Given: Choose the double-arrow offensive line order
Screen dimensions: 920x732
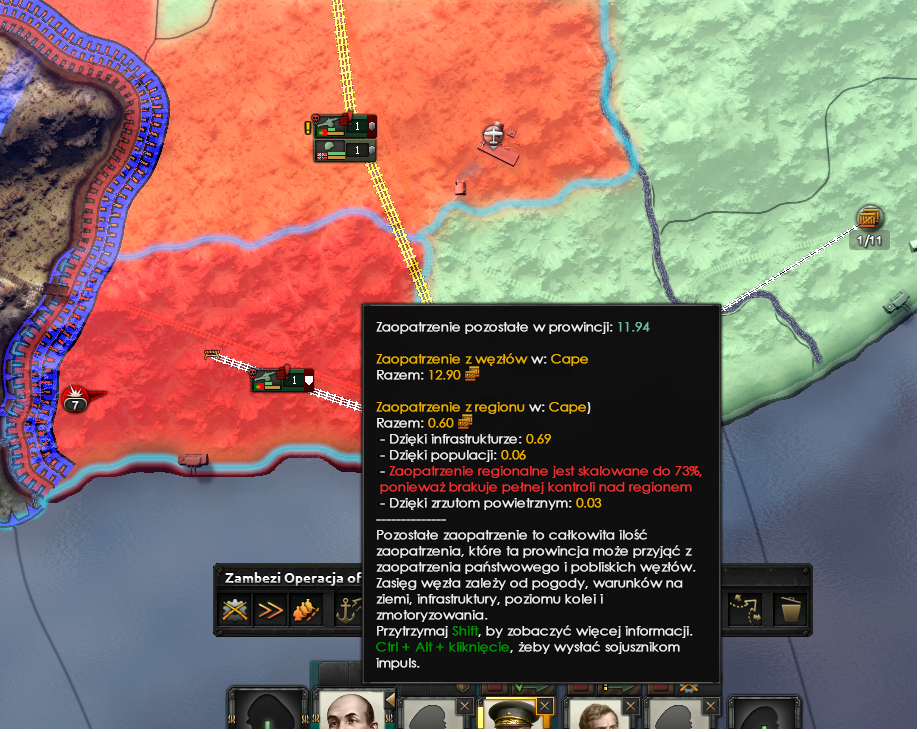Looking at the screenshot, I should tap(270, 609).
